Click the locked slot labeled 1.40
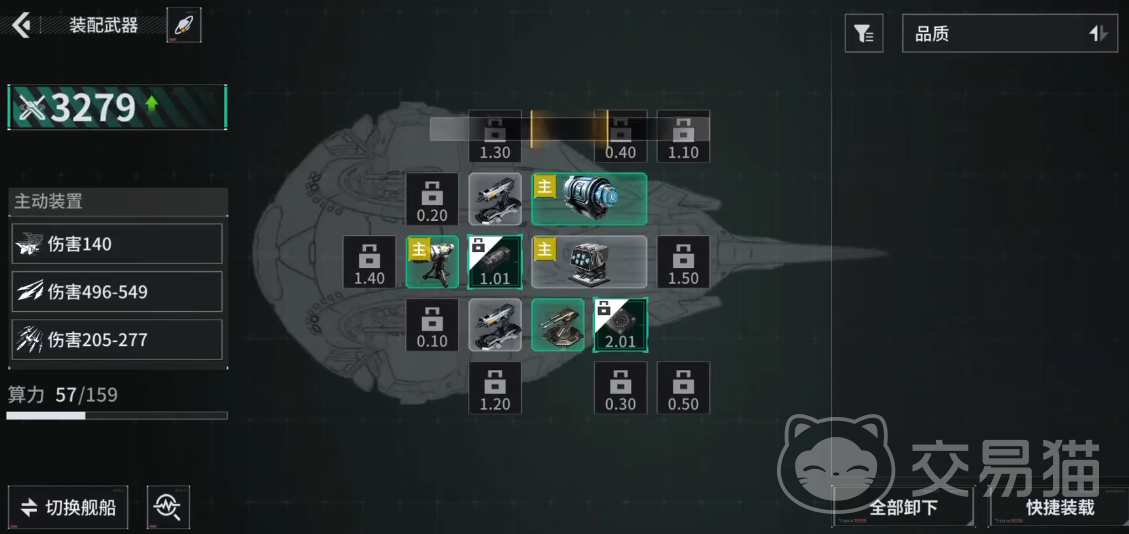 [x=369, y=262]
